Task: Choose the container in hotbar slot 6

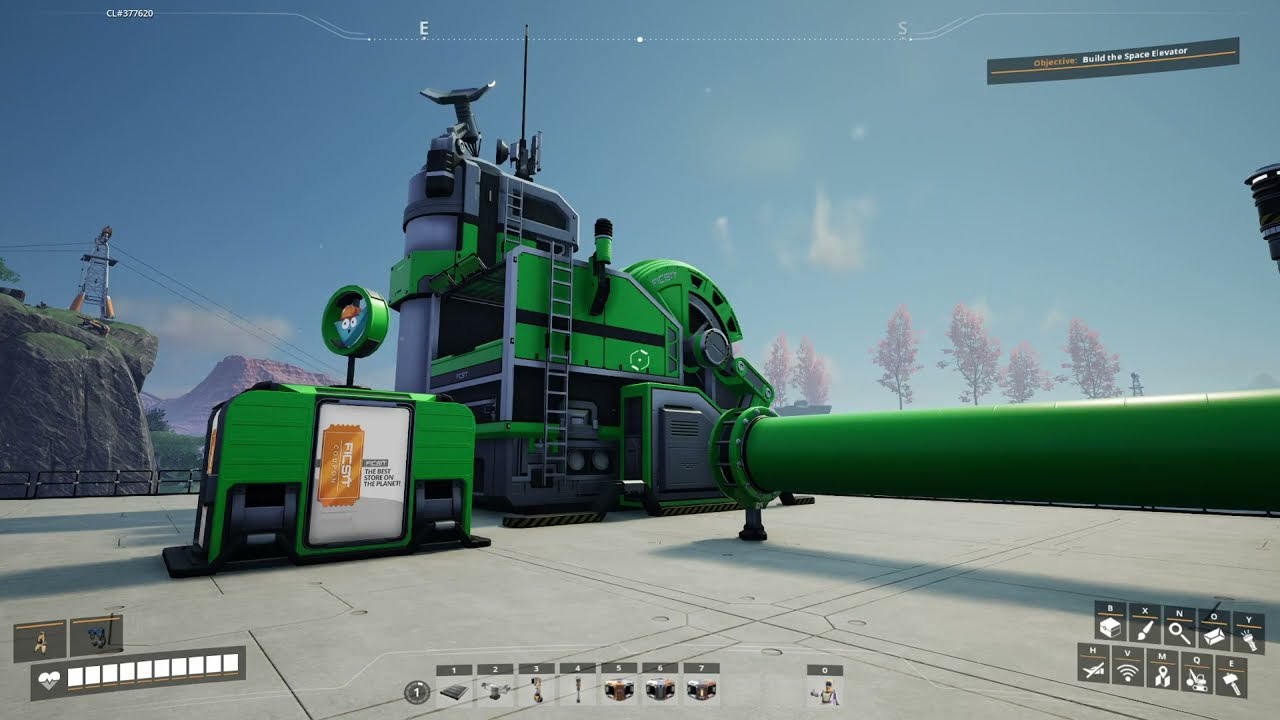Action: [660, 691]
